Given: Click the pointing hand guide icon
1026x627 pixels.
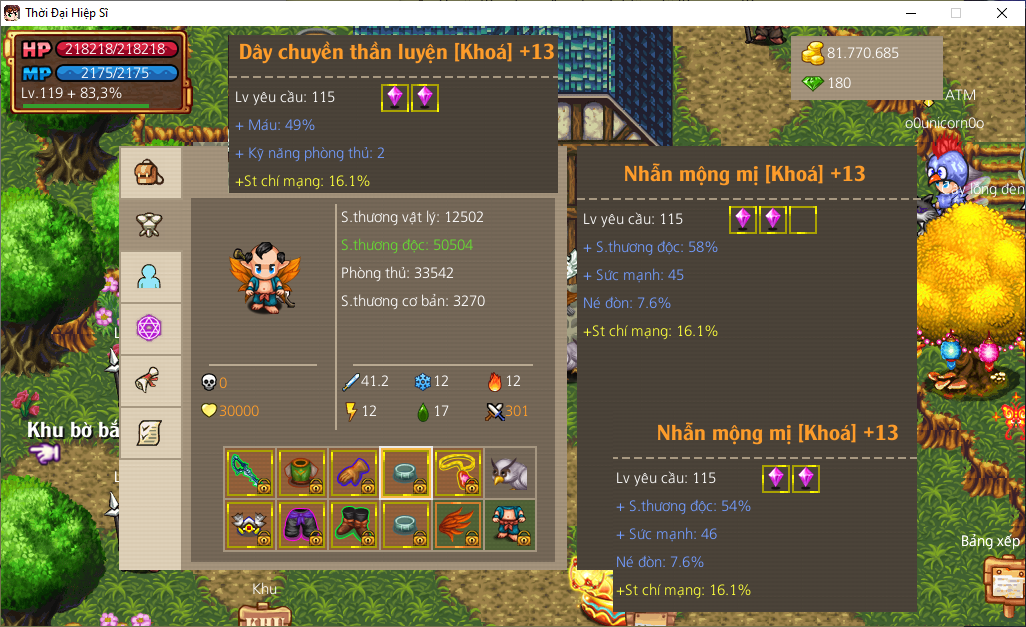Looking at the screenshot, I should pyautogui.click(x=44, y=454).
